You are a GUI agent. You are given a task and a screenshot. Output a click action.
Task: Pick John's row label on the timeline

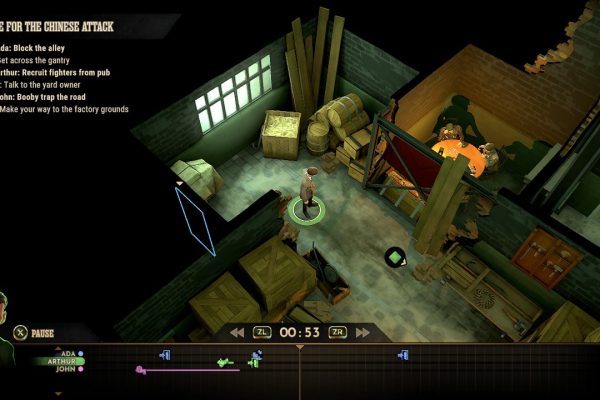68,369
